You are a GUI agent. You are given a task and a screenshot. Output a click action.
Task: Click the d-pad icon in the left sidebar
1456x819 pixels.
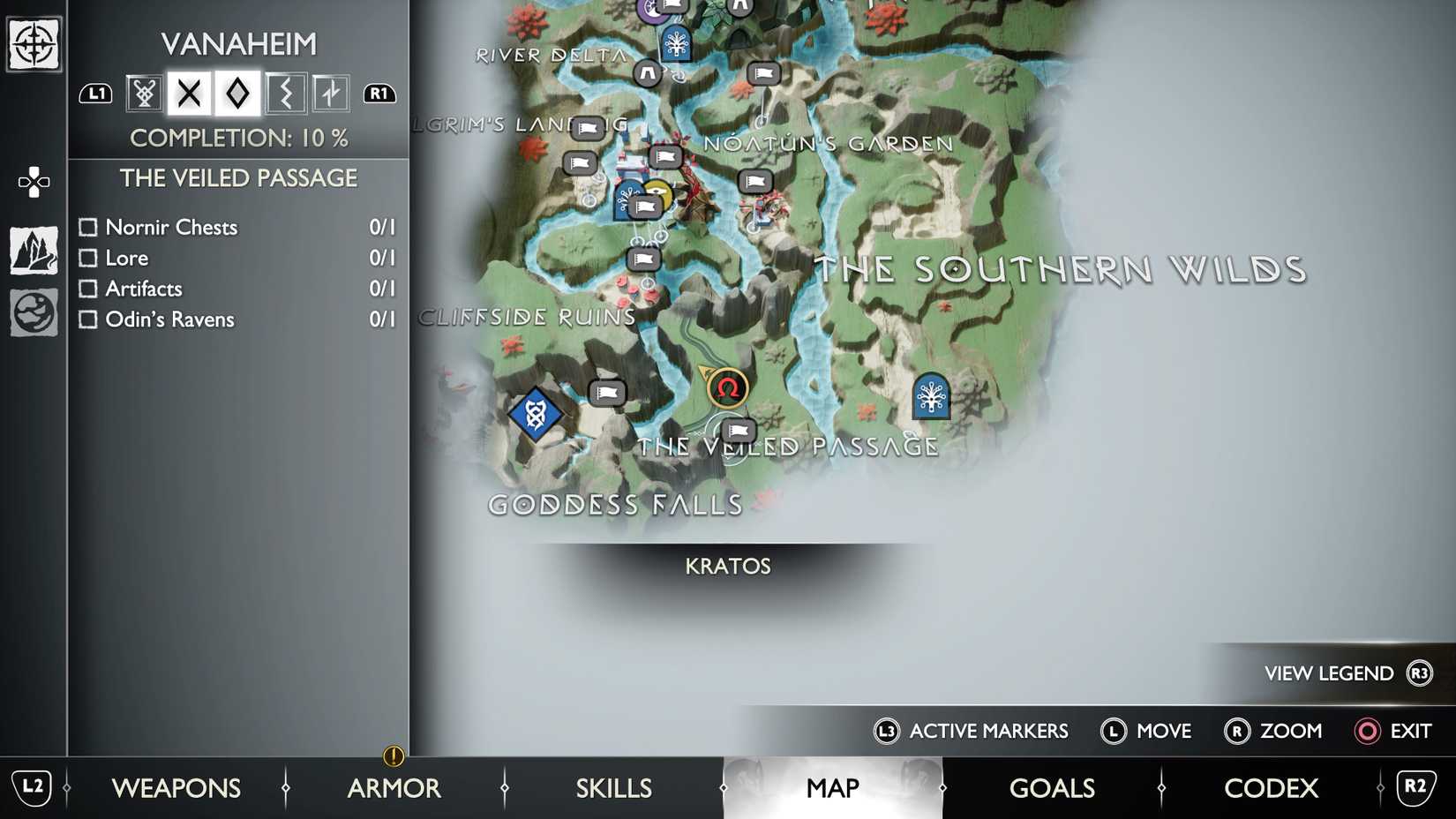33,183
